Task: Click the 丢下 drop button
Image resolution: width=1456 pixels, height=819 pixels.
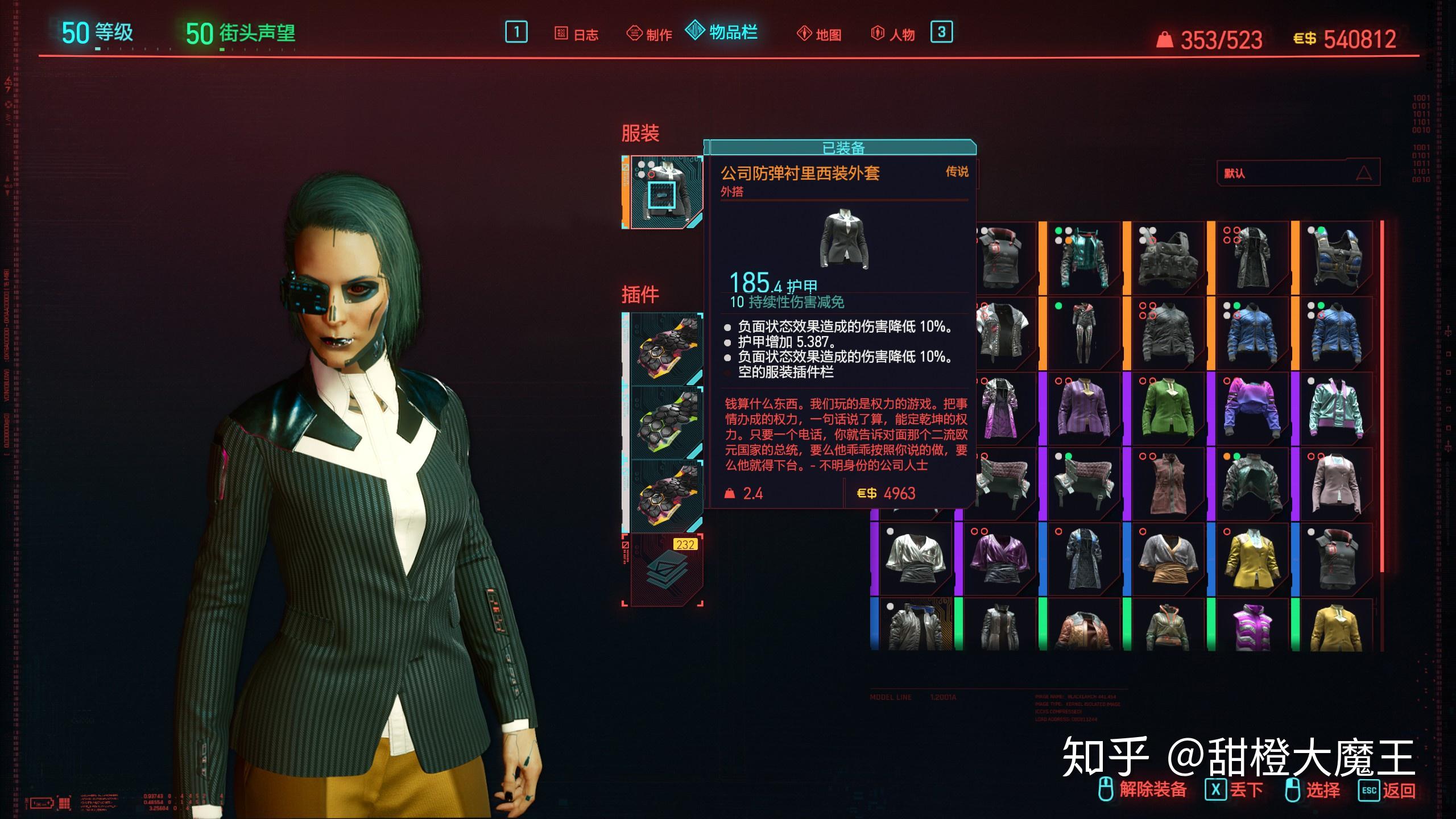Action: pyautogui.click(x=1240, y=791)
